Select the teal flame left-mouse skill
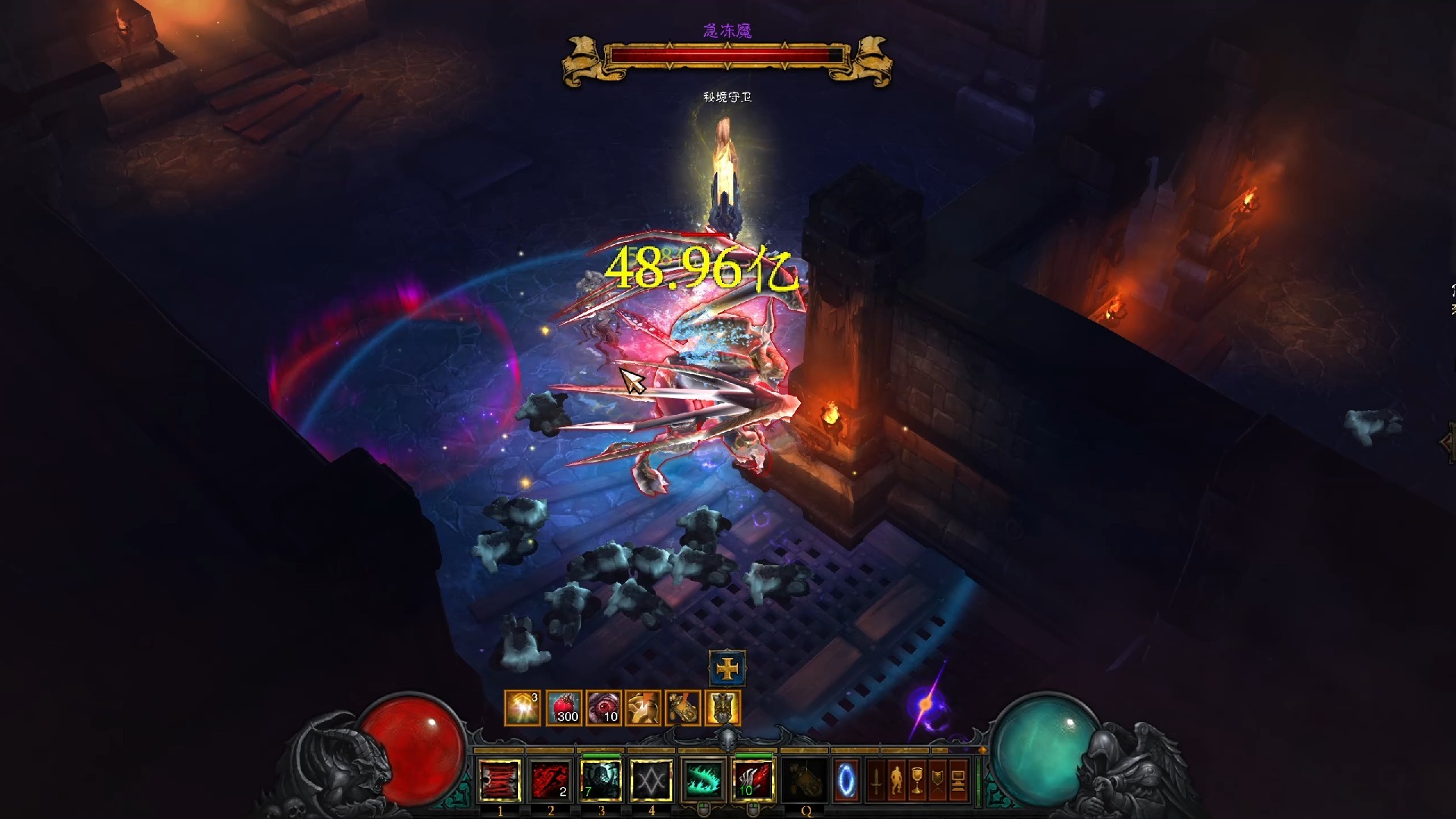Viewport: 1456px width, 819px height. 704,780
